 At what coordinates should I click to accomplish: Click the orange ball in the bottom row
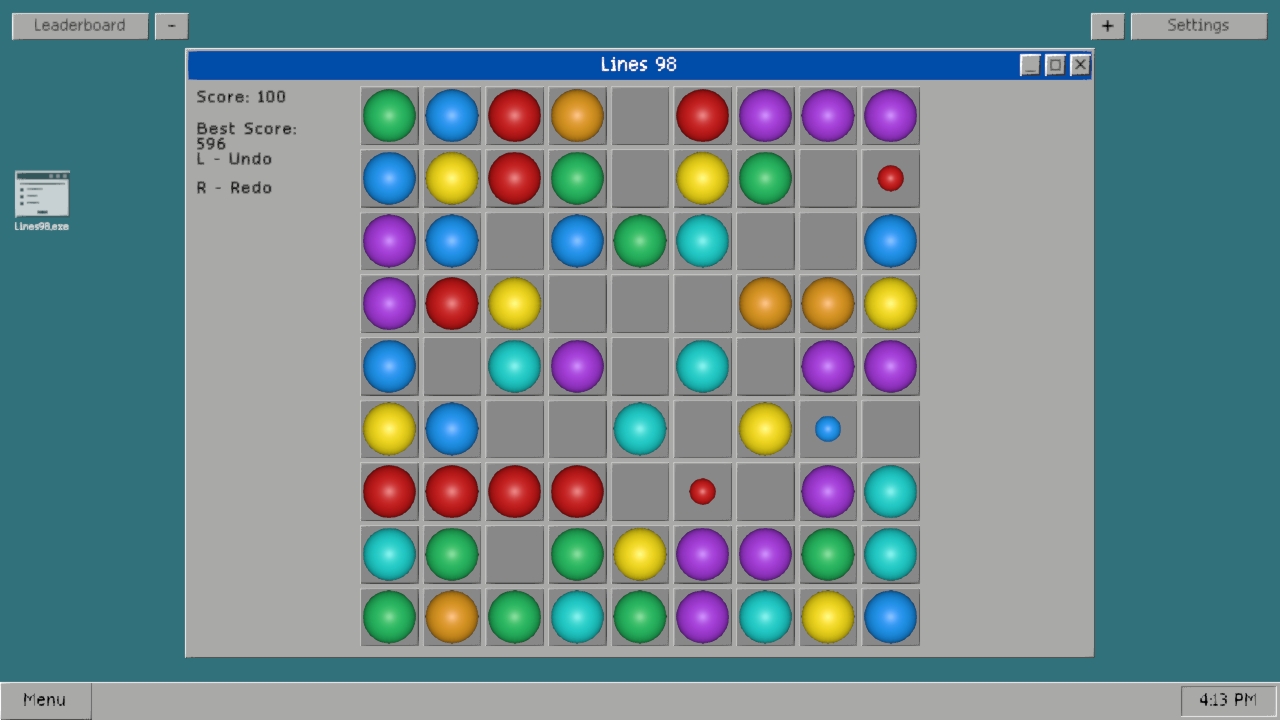pyautogui.click(x=452, y=617)
